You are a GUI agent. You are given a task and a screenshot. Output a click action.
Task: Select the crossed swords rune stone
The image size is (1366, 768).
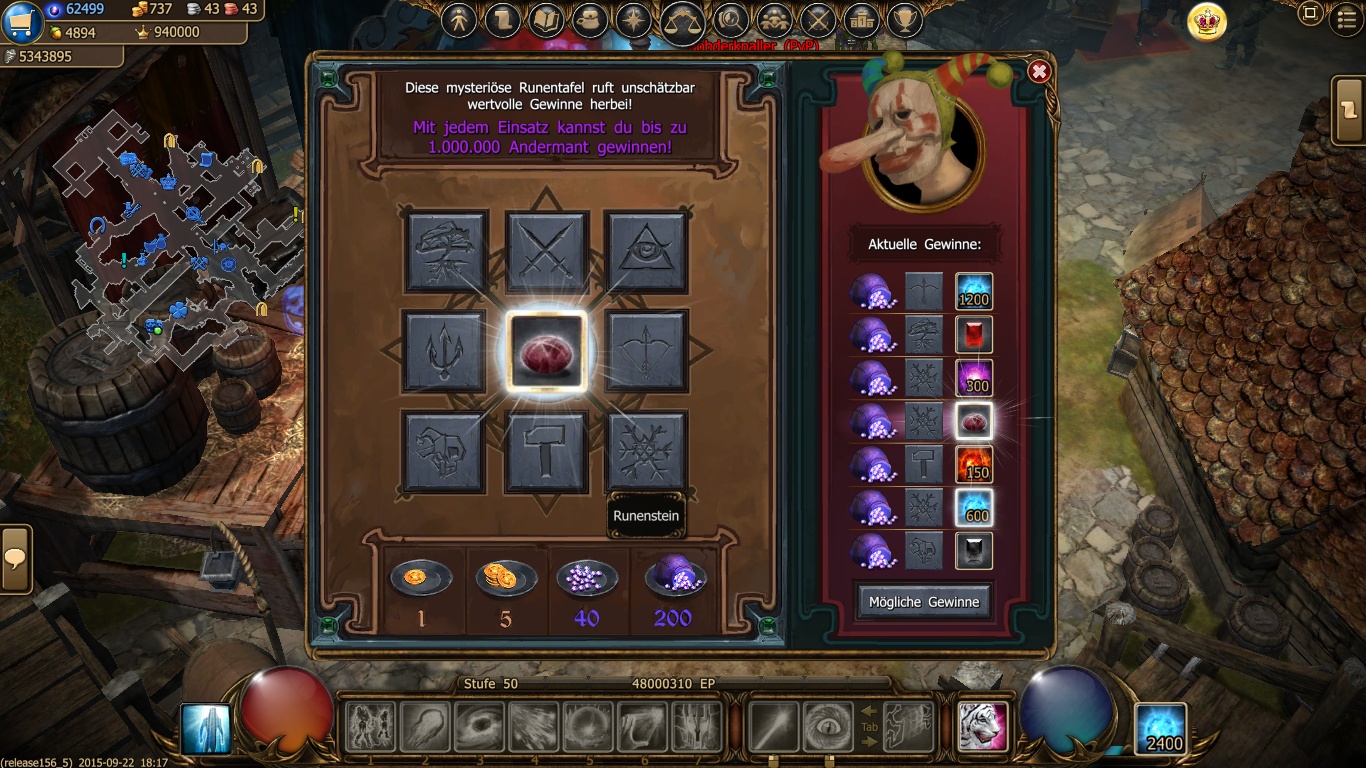pos(546,251)
